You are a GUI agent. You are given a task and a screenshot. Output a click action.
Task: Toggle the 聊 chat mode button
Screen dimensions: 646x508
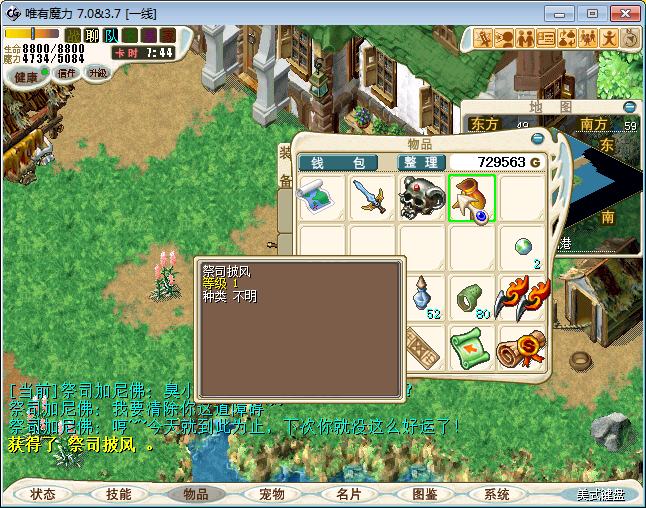pyautogui.click(x=92, y=35)
